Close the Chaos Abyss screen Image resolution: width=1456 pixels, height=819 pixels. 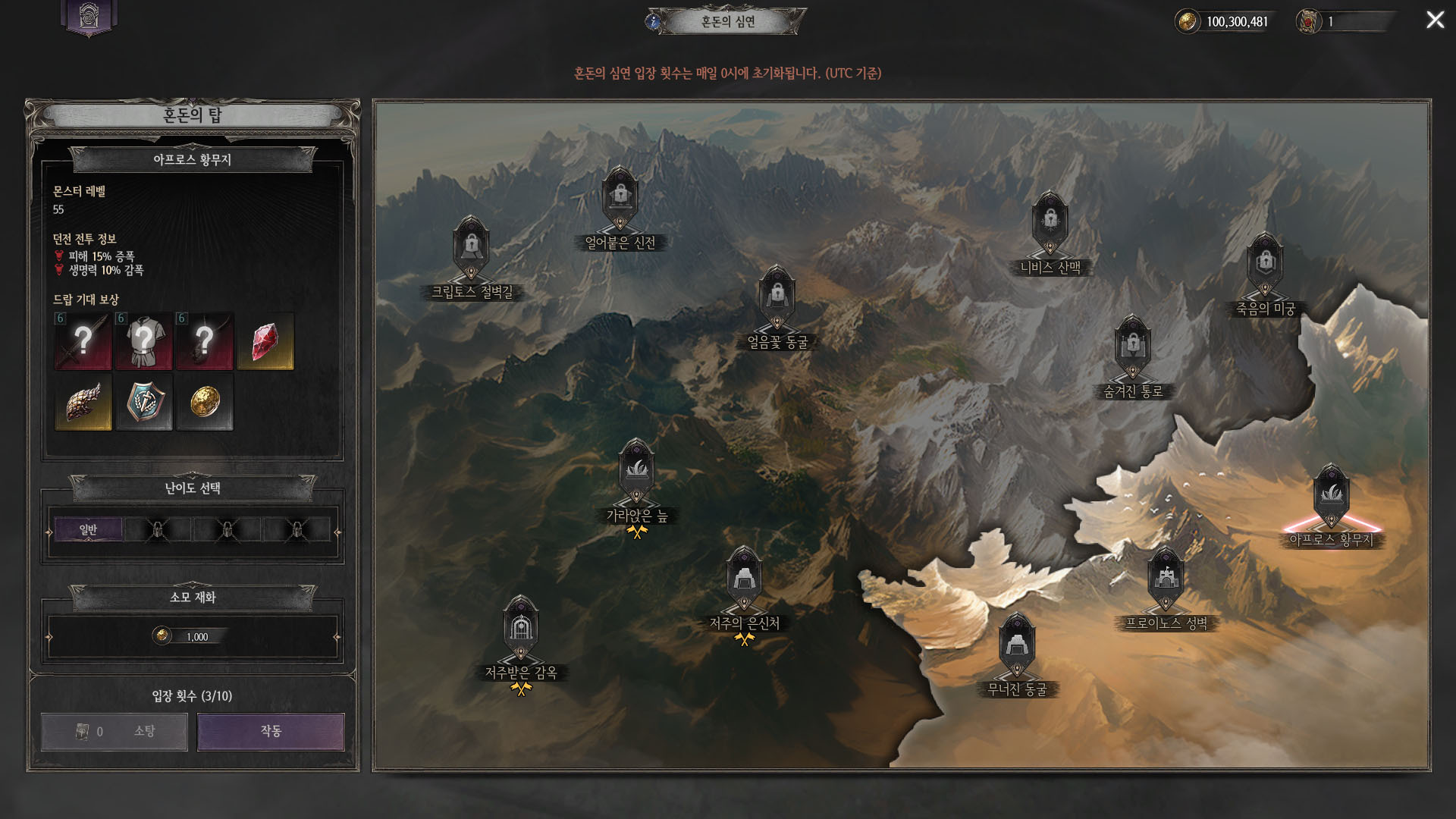coord(1435,20)
